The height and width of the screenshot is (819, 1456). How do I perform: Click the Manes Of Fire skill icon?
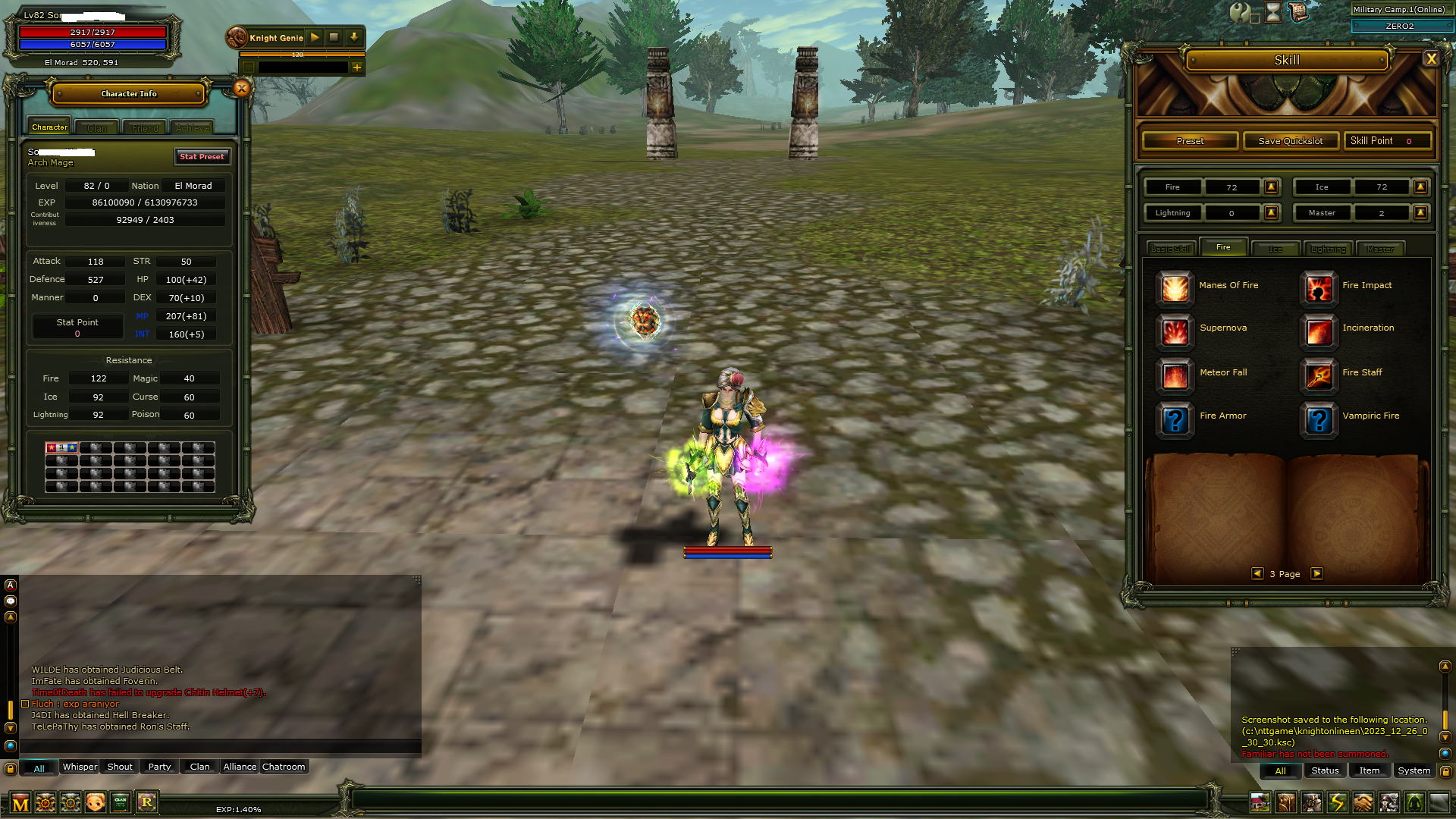click(1175, 289)
